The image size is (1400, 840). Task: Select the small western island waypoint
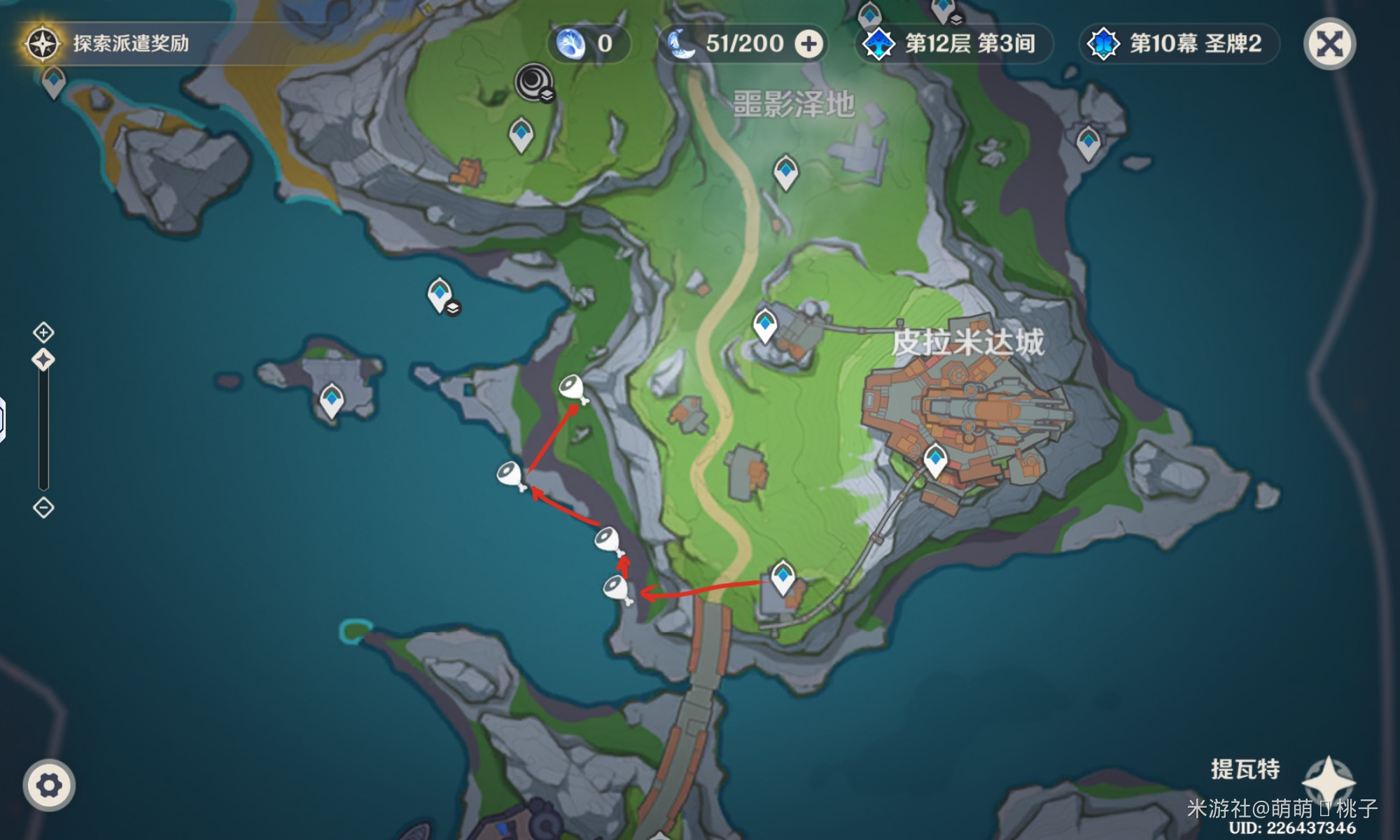tap(331, 400)
